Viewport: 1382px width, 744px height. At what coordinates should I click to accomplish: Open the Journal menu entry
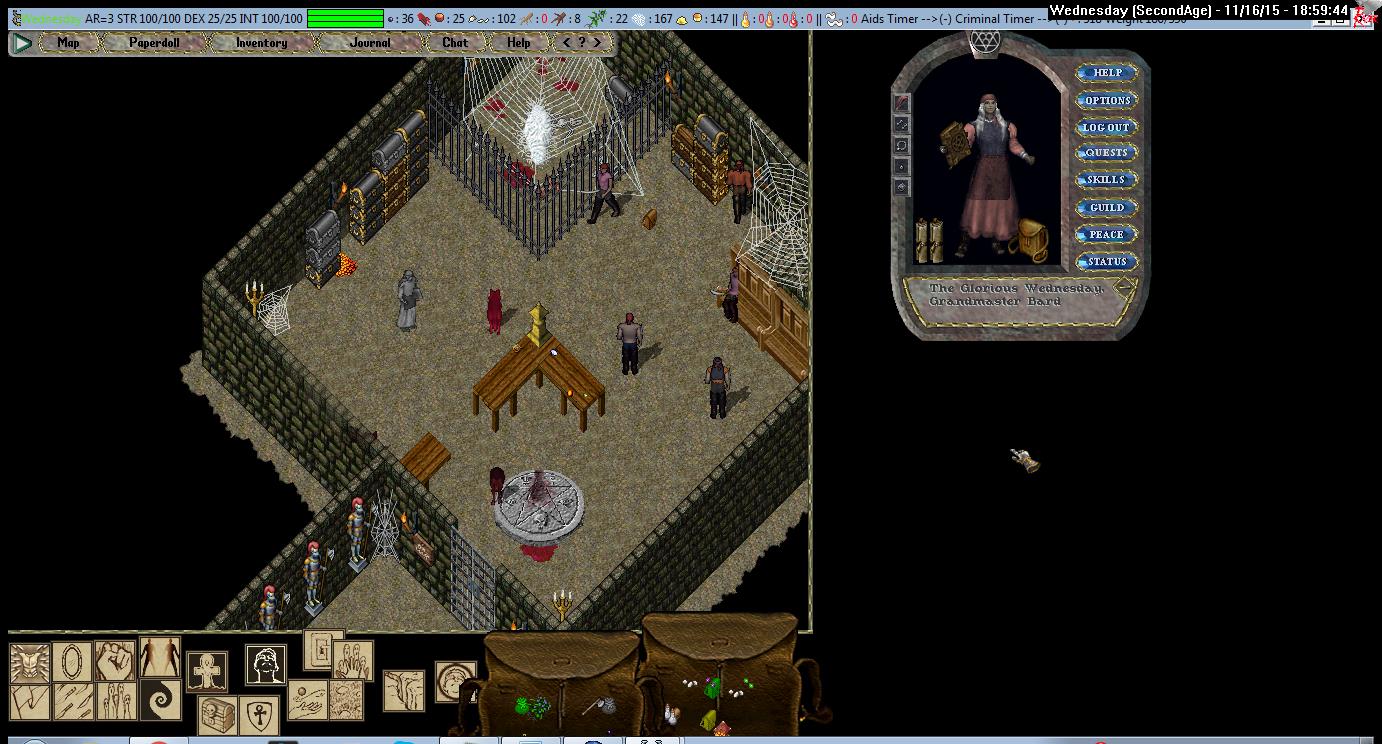370,43
